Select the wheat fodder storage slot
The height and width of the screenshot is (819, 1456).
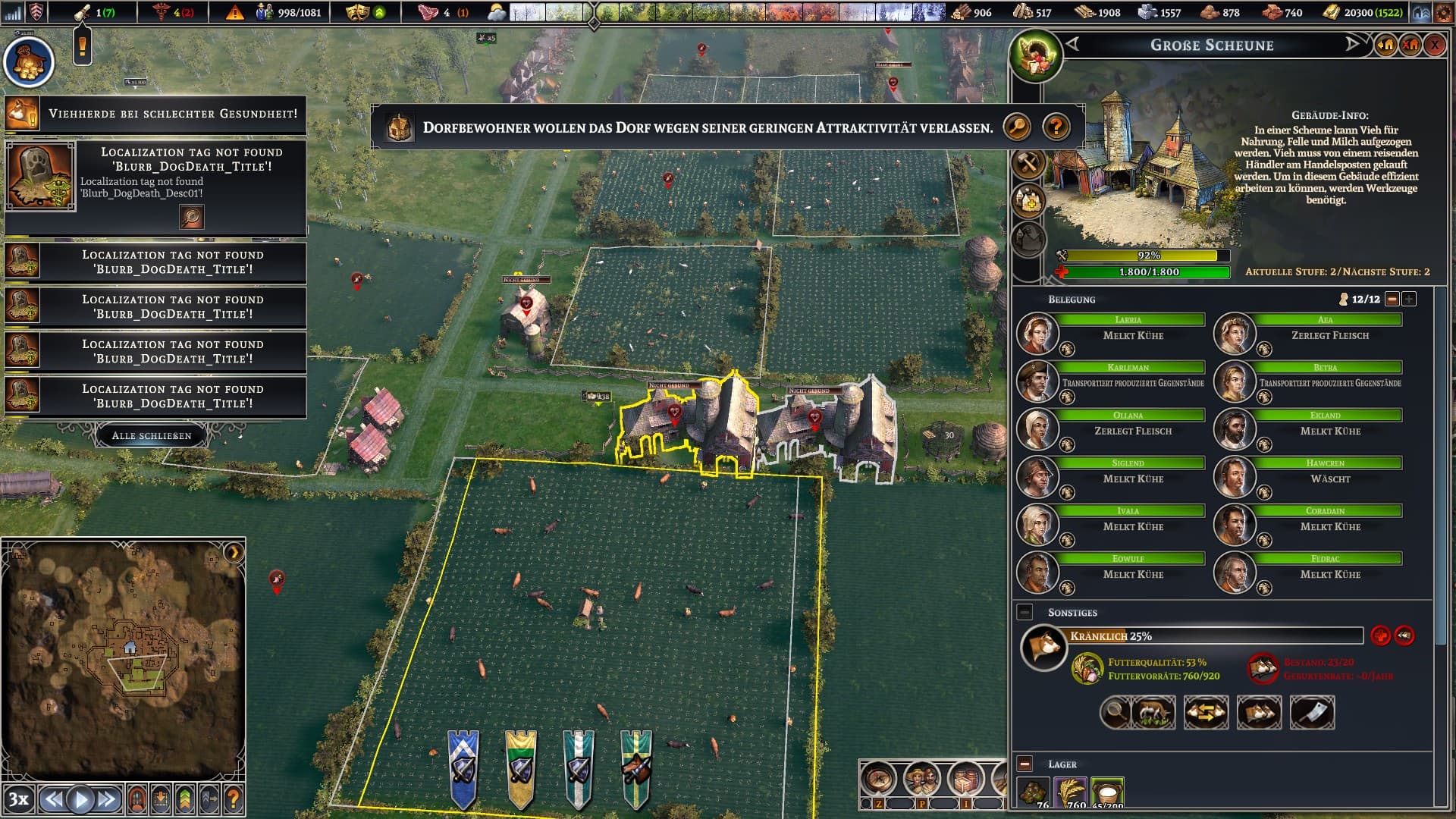point(1070,792)
